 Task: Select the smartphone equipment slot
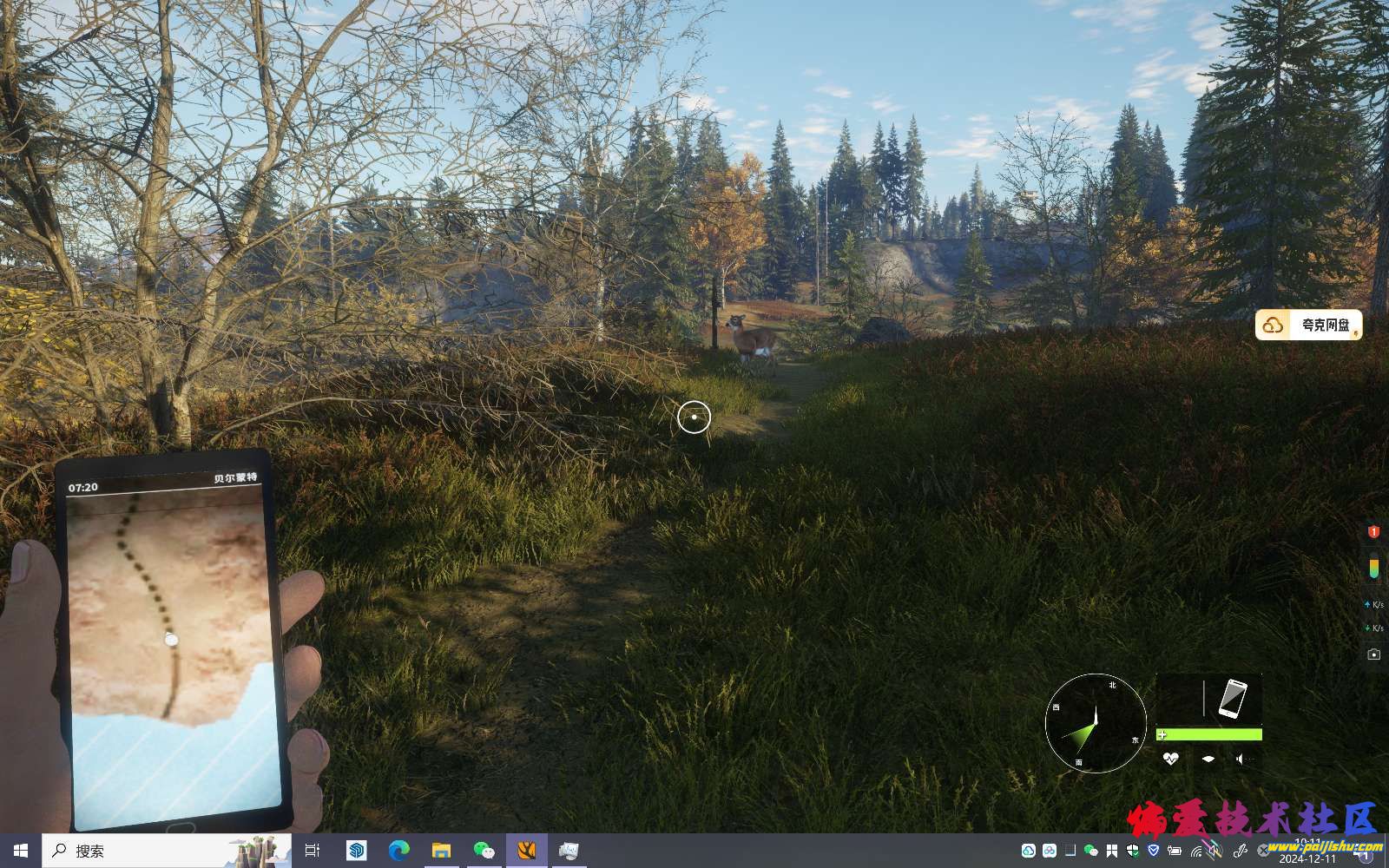coord(1232,699)
